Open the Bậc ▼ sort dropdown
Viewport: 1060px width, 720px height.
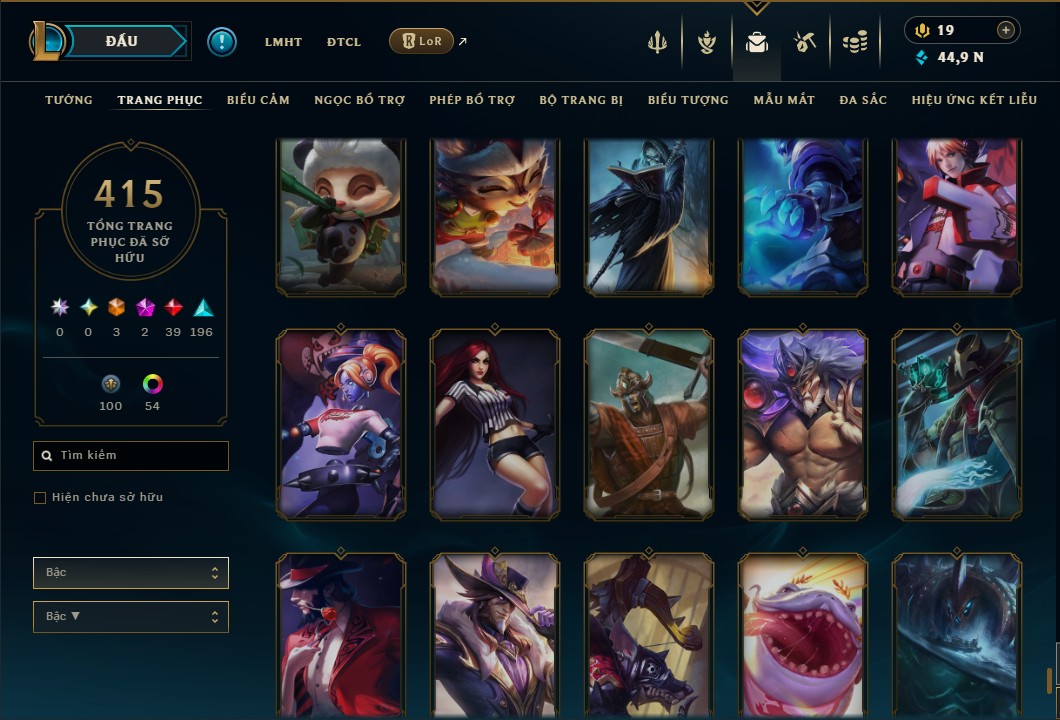tap(131, 616)
